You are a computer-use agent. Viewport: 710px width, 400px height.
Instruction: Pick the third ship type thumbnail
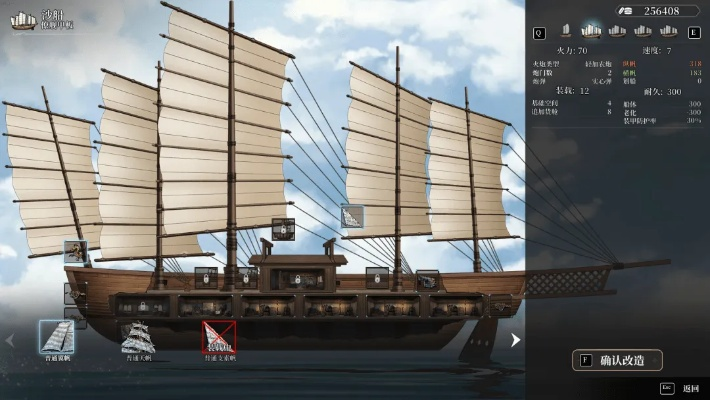(x=617, y=32)
